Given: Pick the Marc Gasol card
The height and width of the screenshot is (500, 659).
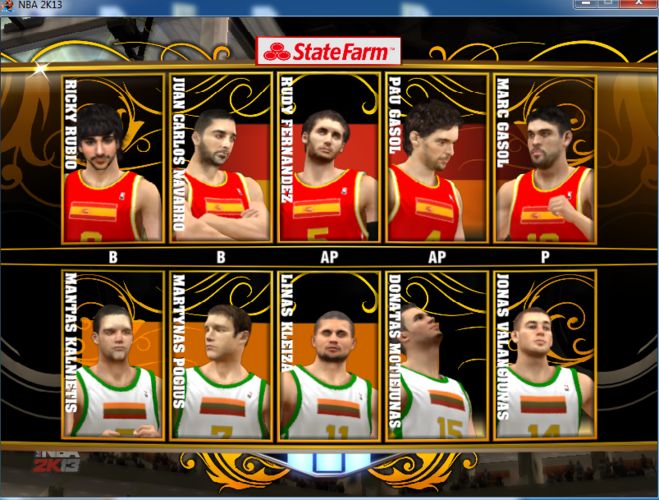Looking at the screenshot, I should [545, 158].
